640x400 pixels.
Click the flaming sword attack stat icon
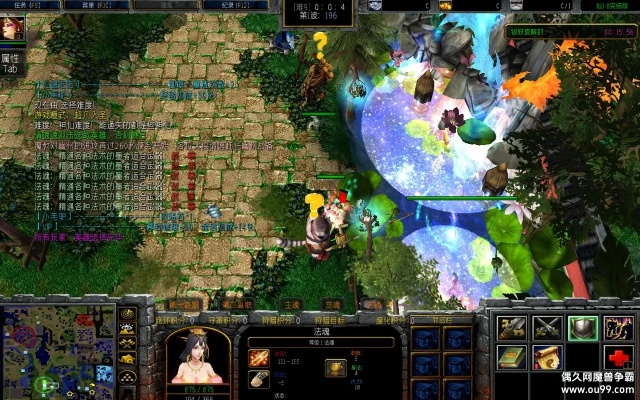pyautogui.click(x=258, y=357)
